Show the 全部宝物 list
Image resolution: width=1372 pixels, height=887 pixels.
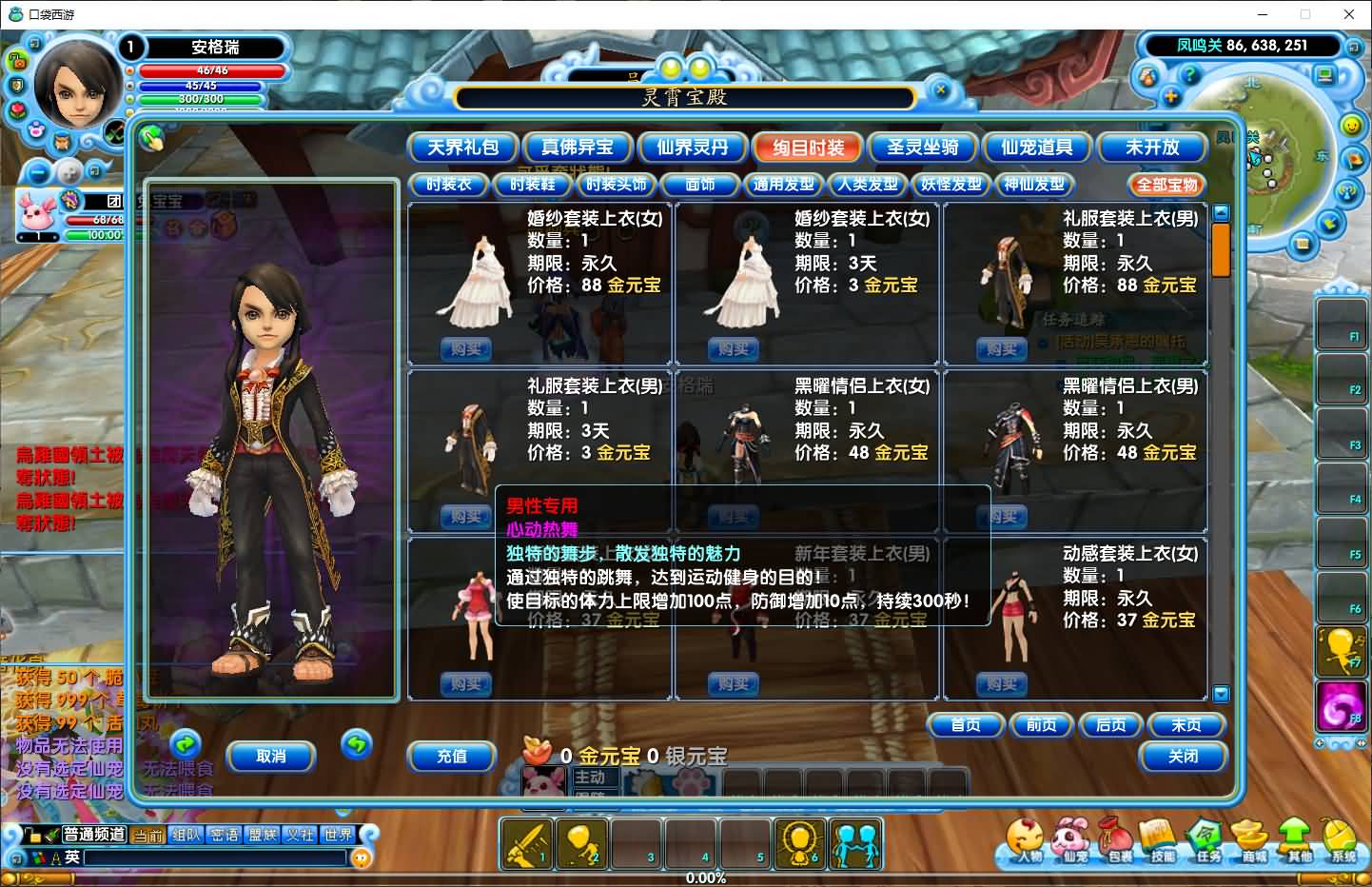(1167, 185)
